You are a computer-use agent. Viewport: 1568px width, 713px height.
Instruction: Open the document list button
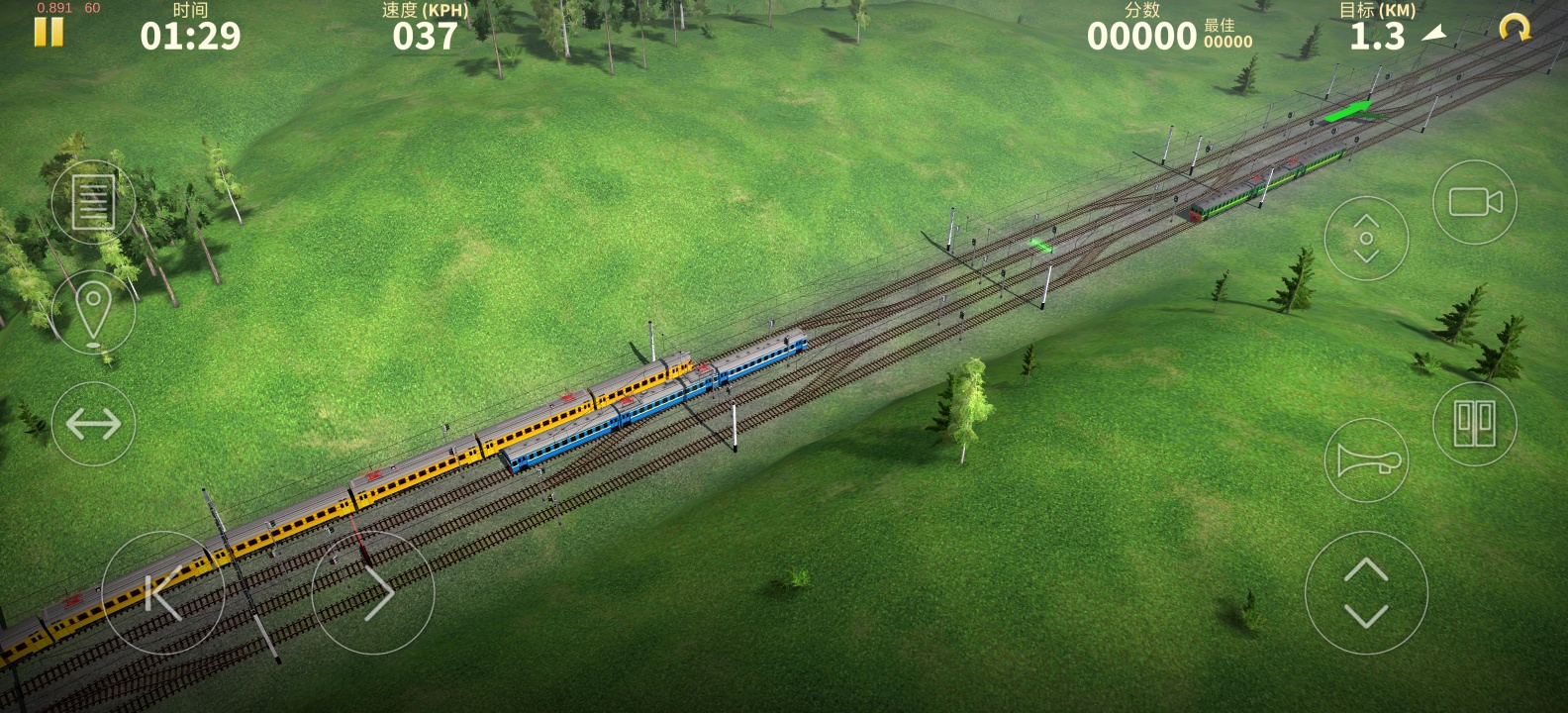(x=93, y=202)
